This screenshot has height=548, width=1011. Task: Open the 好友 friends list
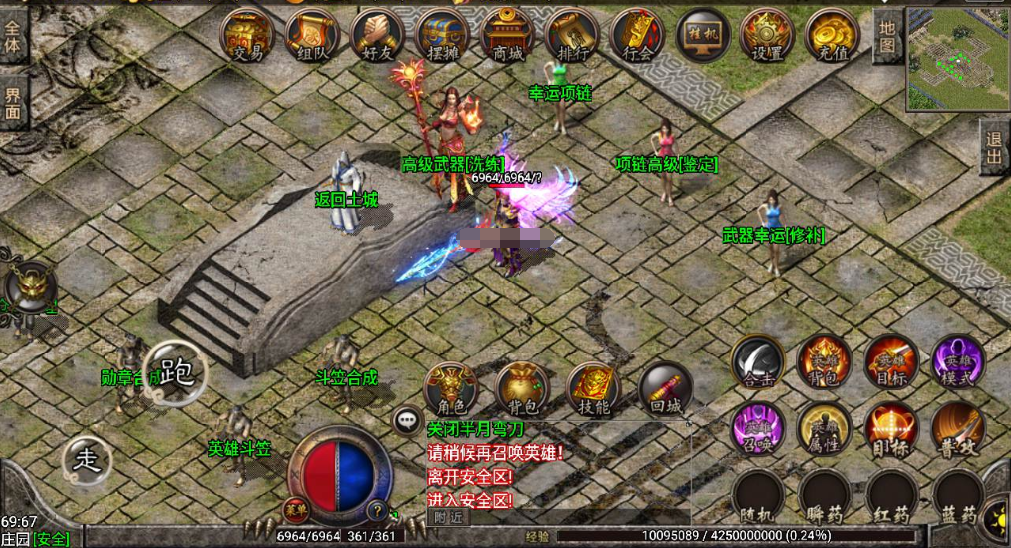tap(377, 36)
